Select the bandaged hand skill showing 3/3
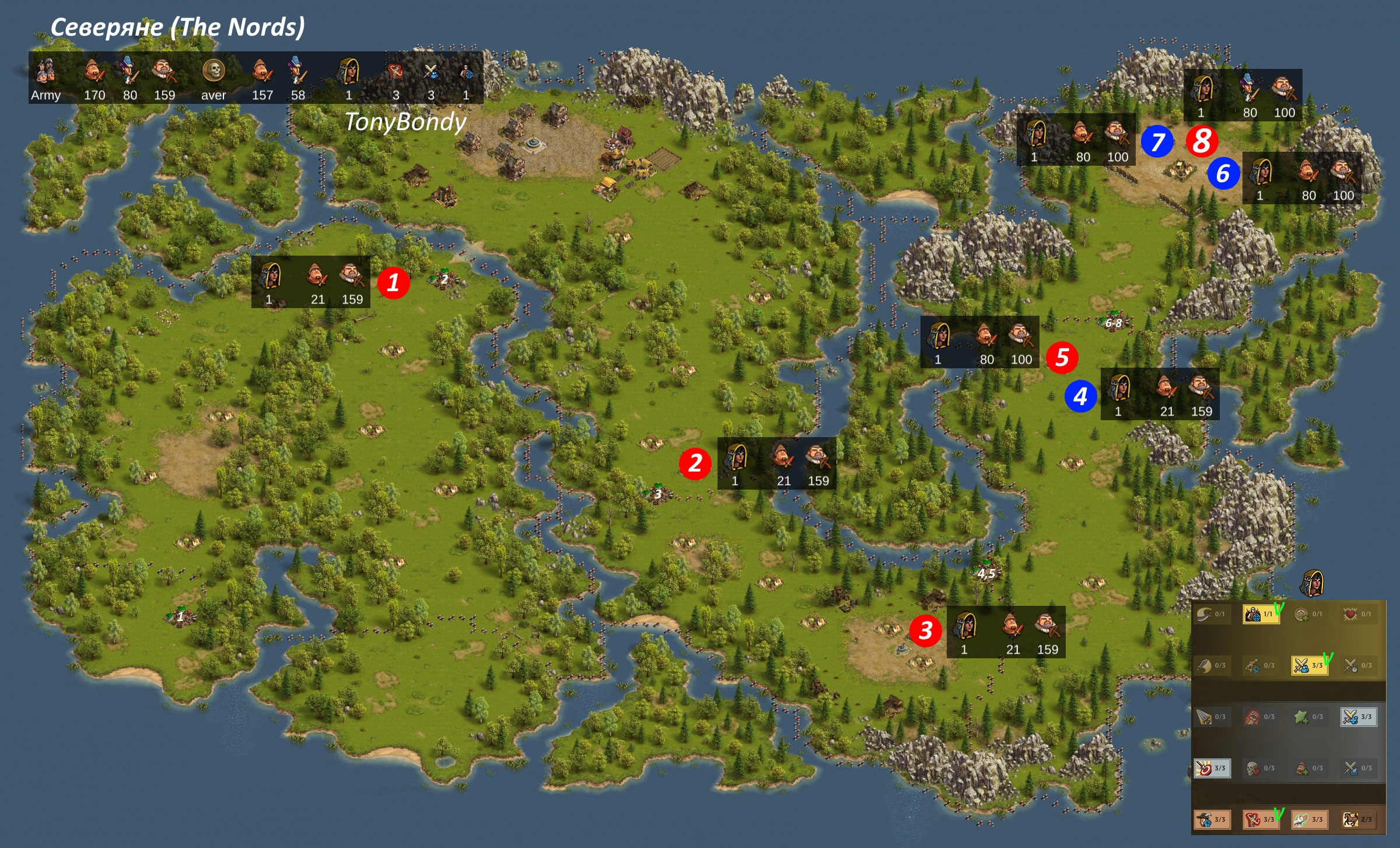Image resolution: width=1400 pixels, height=848 pixels. coord(1308,819)
